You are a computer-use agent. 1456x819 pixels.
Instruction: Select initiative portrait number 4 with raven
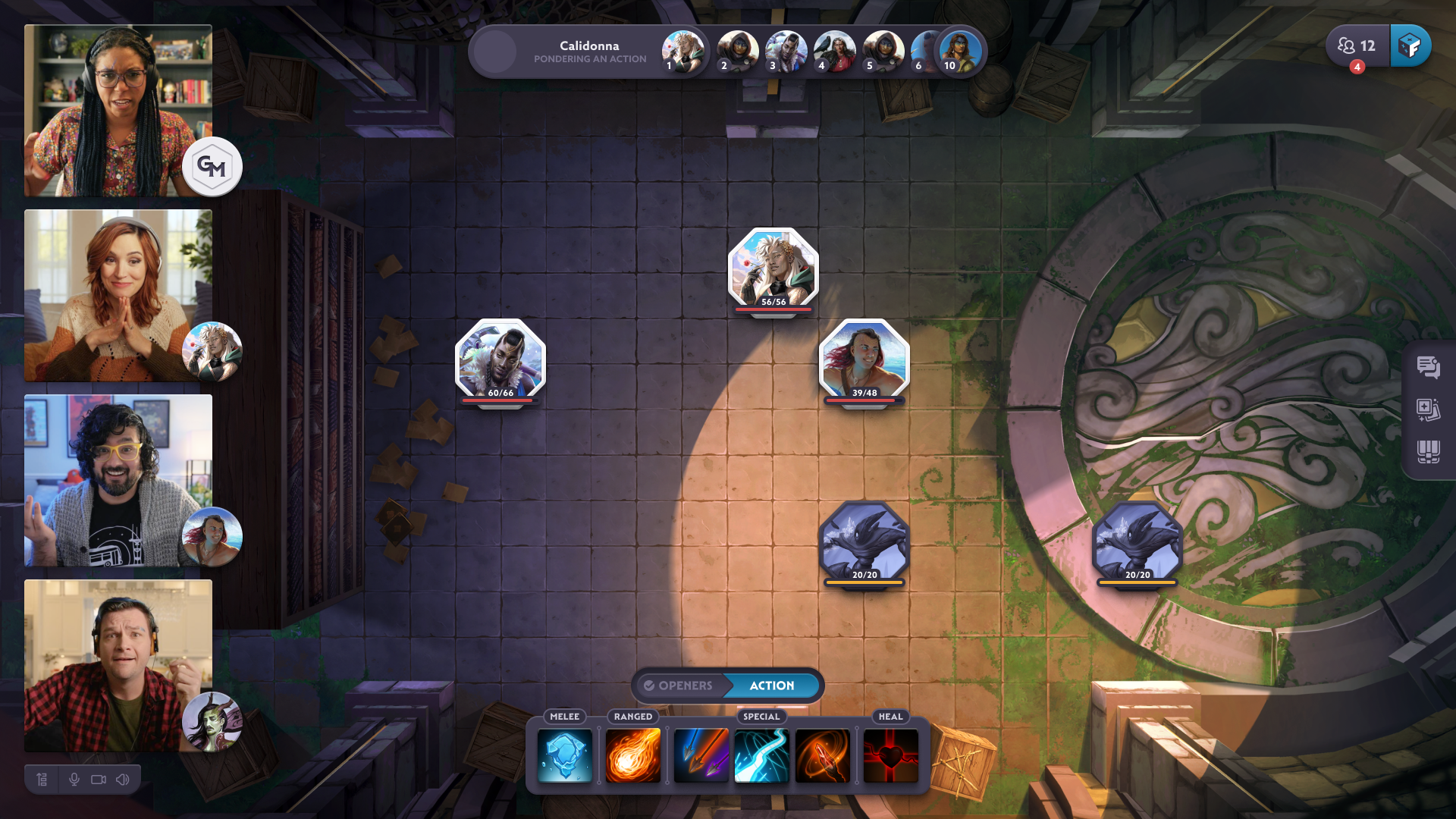[x=833, y=52]
